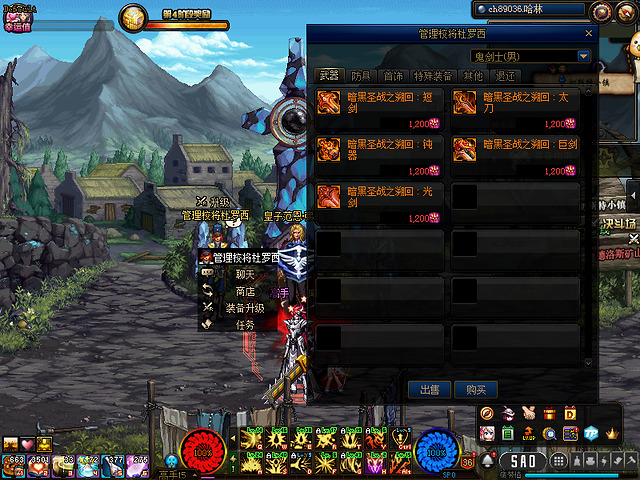This screenshot has height=480, width=640.
Task: Close the 管理校将杜罗西 shop window
Action: 587,34
